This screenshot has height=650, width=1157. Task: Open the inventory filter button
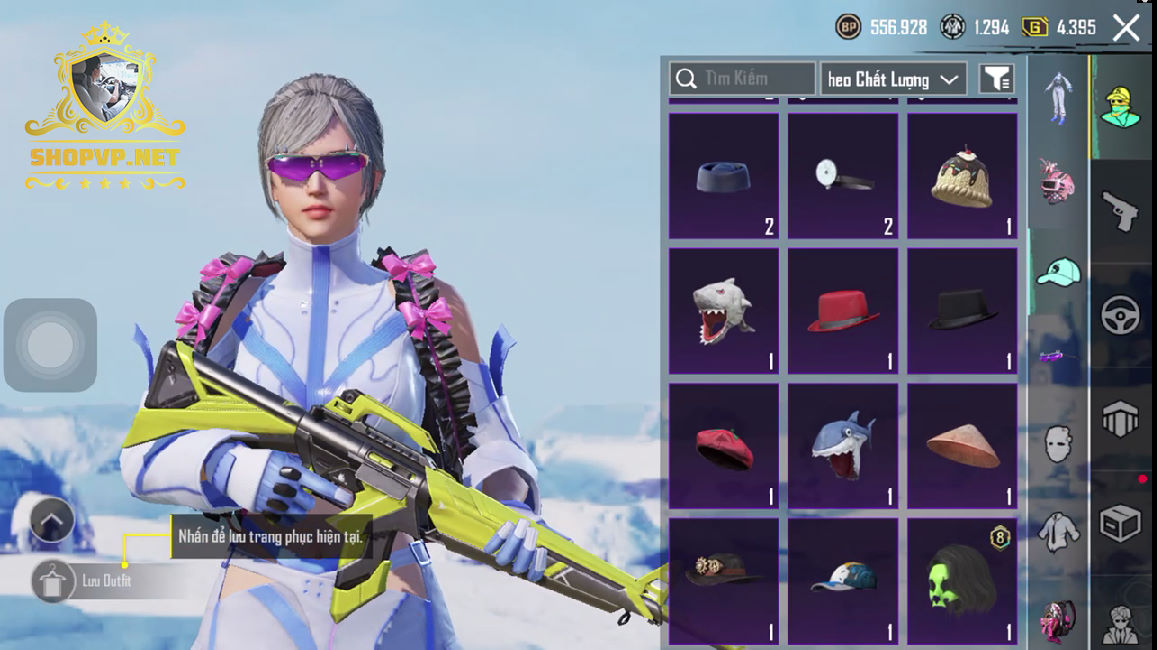[996, 79]
